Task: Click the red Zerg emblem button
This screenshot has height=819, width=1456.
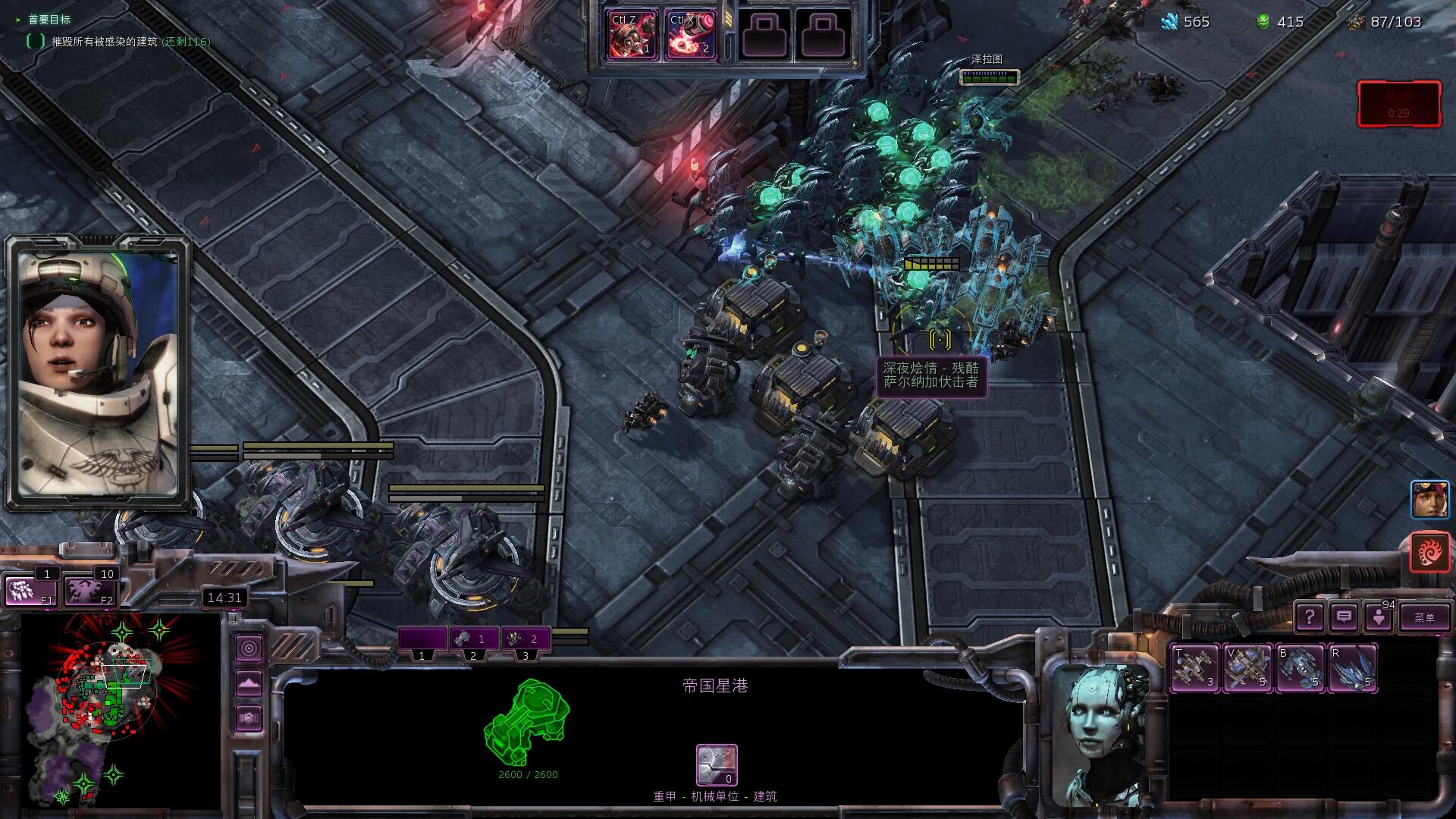Action: click(1429, 551)
